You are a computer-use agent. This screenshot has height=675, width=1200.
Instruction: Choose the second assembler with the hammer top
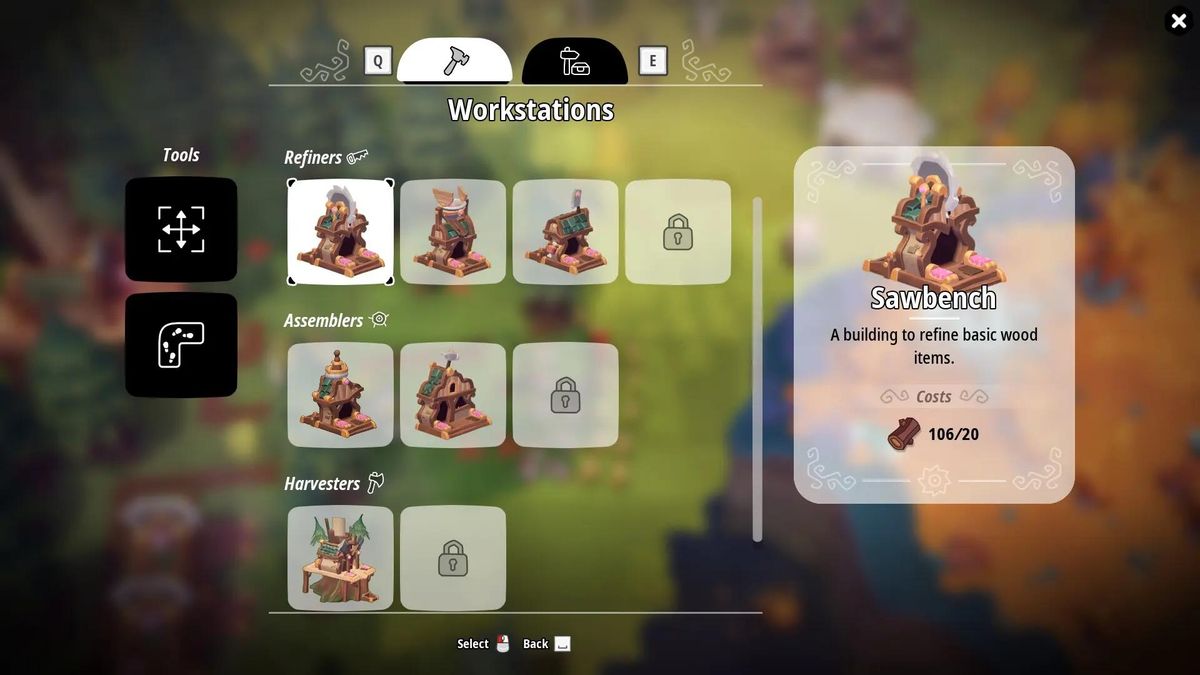click(453, 395)
